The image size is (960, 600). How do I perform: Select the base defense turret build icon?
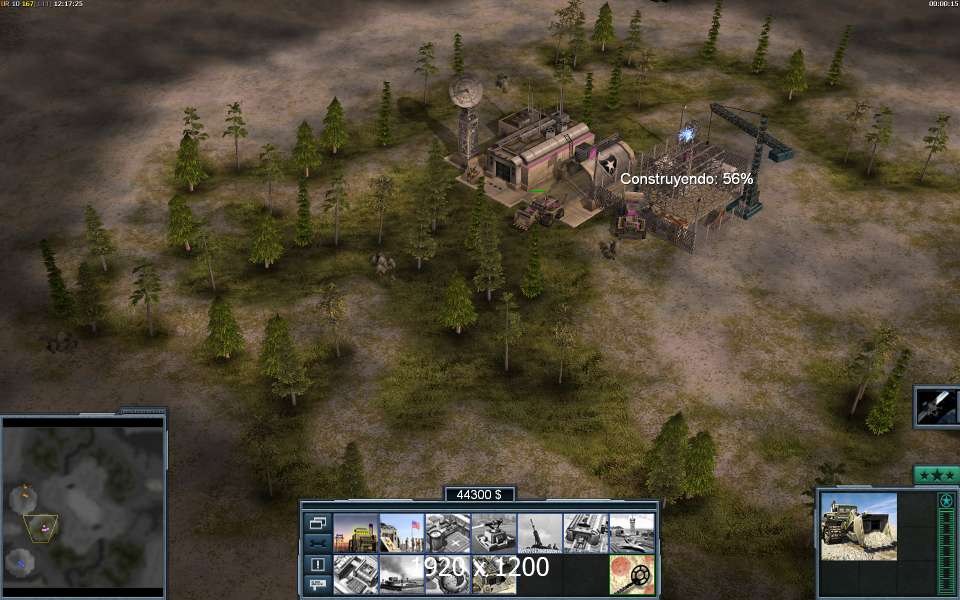tap(493, 533)
